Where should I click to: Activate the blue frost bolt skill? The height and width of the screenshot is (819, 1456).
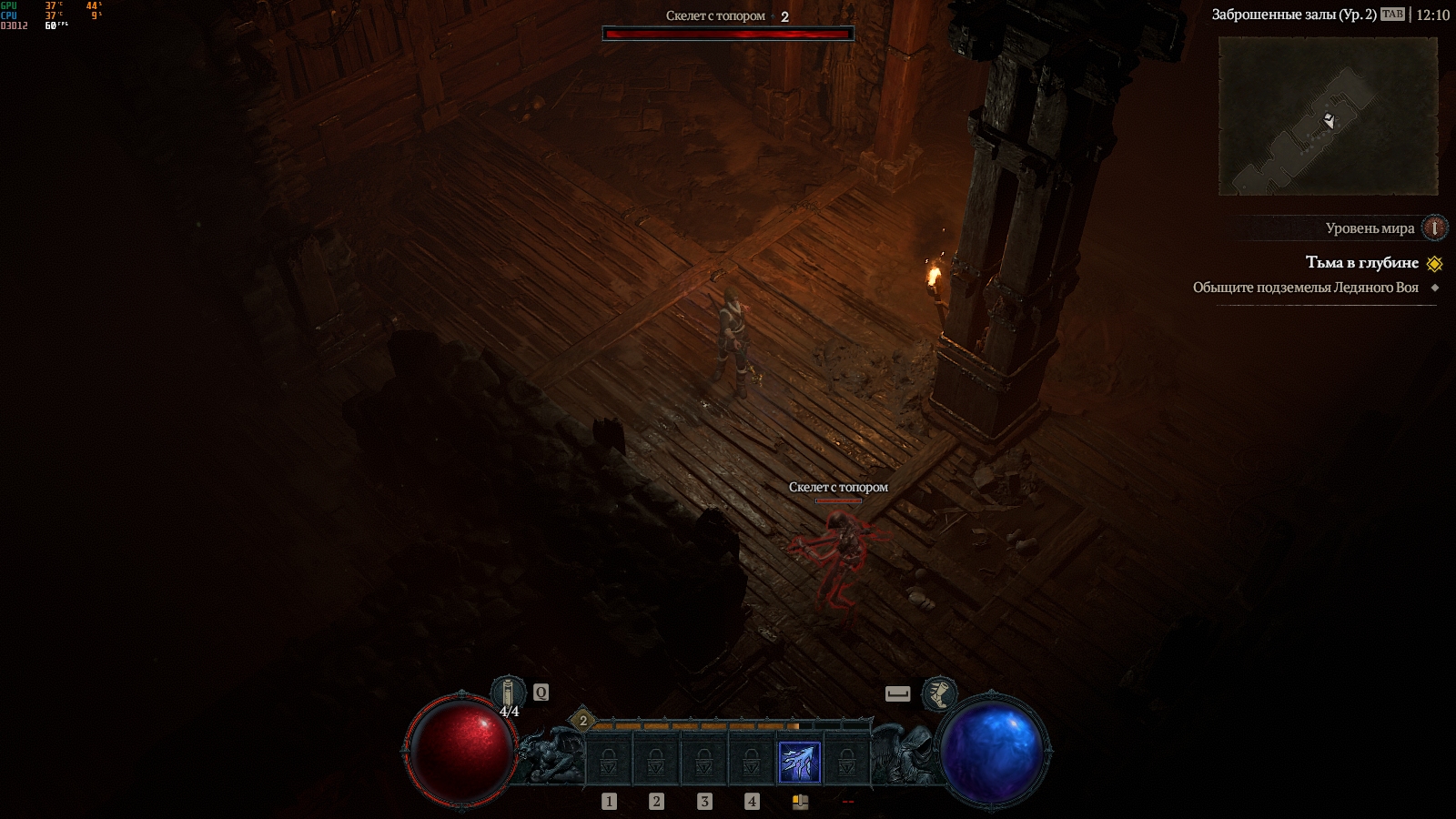(x=799, y=763)
